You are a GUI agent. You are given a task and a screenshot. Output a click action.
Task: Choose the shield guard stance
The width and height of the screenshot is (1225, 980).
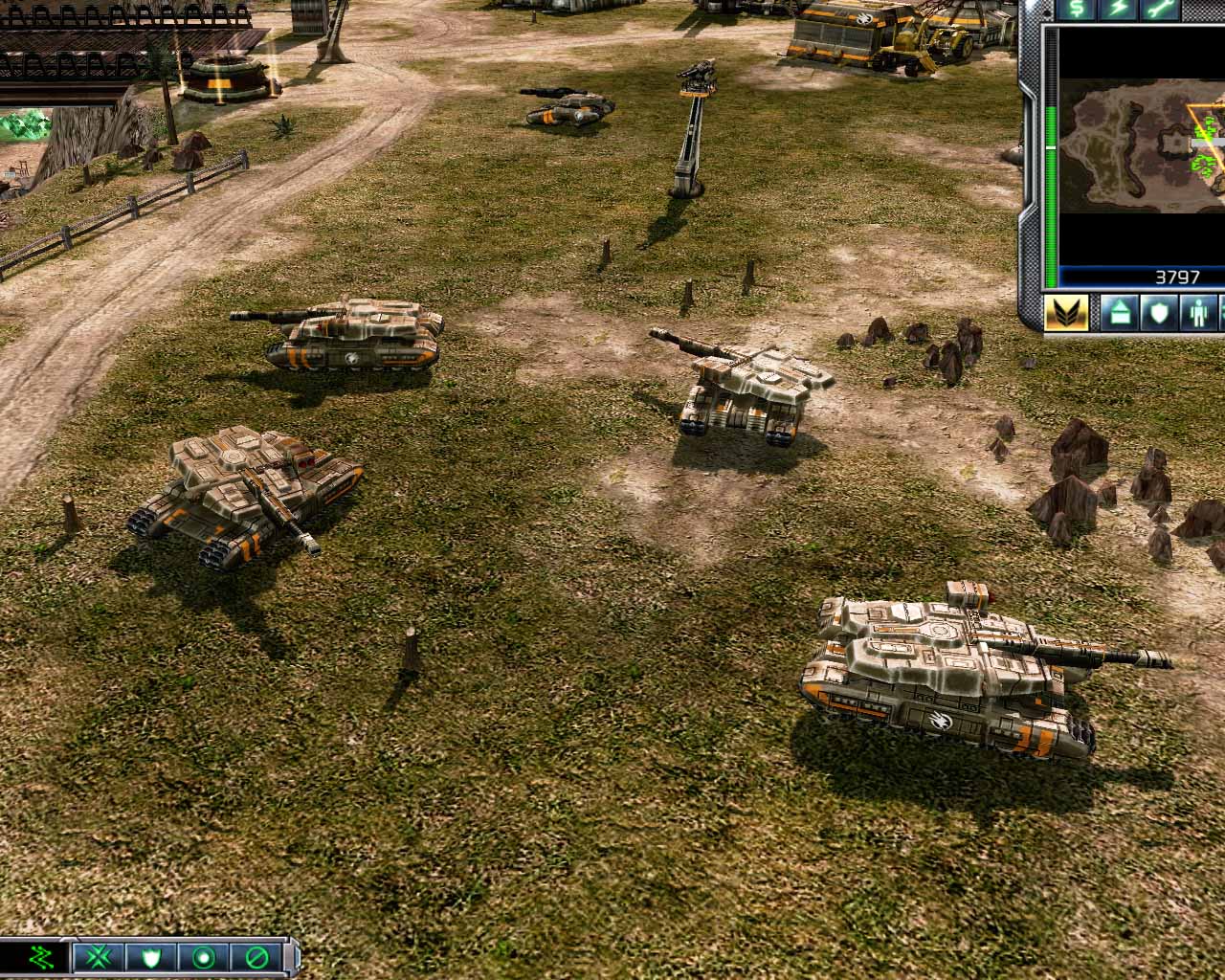tap(151, 958)
